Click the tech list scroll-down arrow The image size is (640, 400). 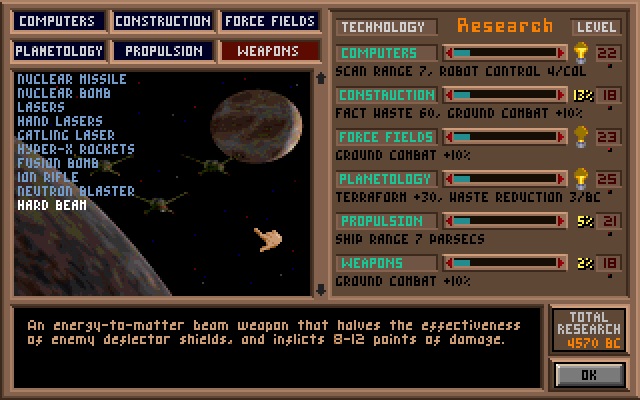click(x=320, y=290)
